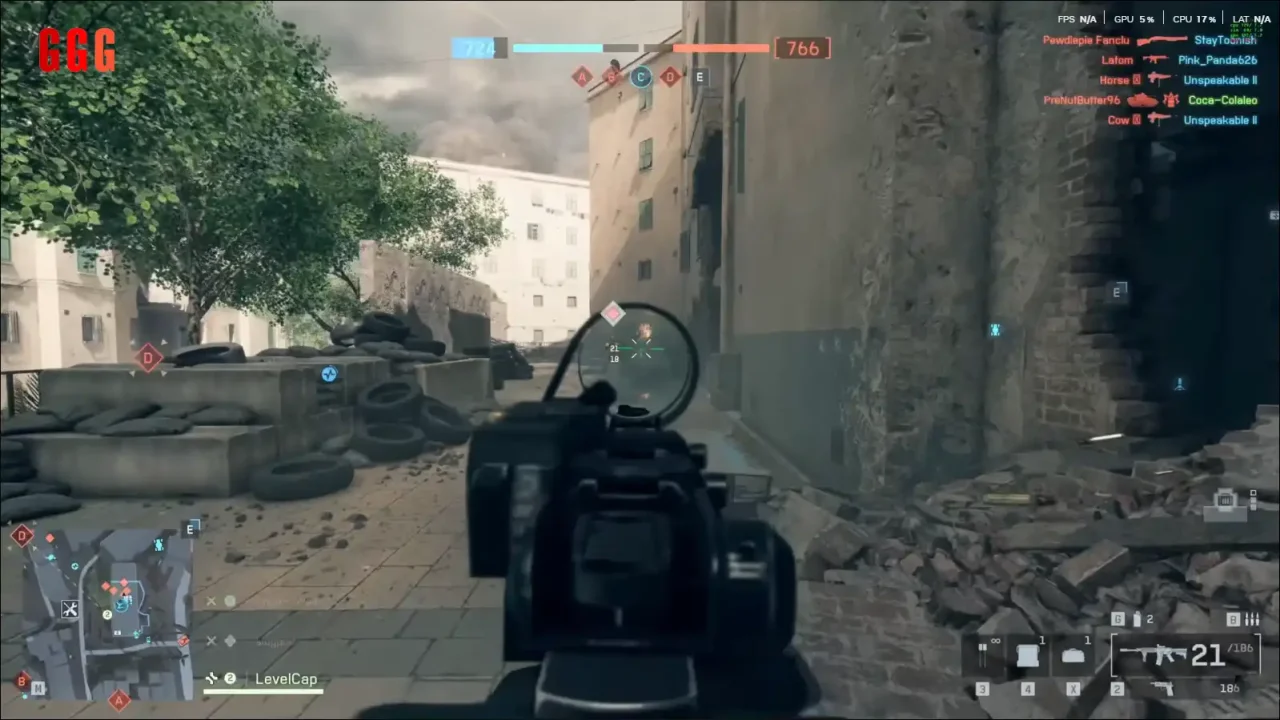Click the blue team ticket counter showing 724
1280x720 pixels.
pos(478,47)
